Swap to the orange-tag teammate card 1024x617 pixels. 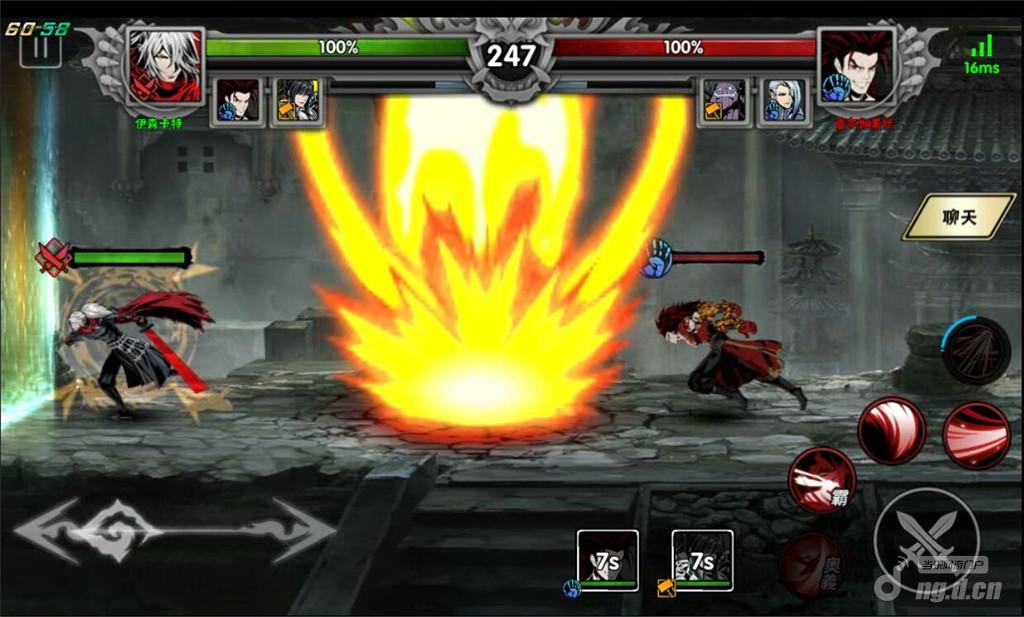pyautogui.click(x=702, y=560)
